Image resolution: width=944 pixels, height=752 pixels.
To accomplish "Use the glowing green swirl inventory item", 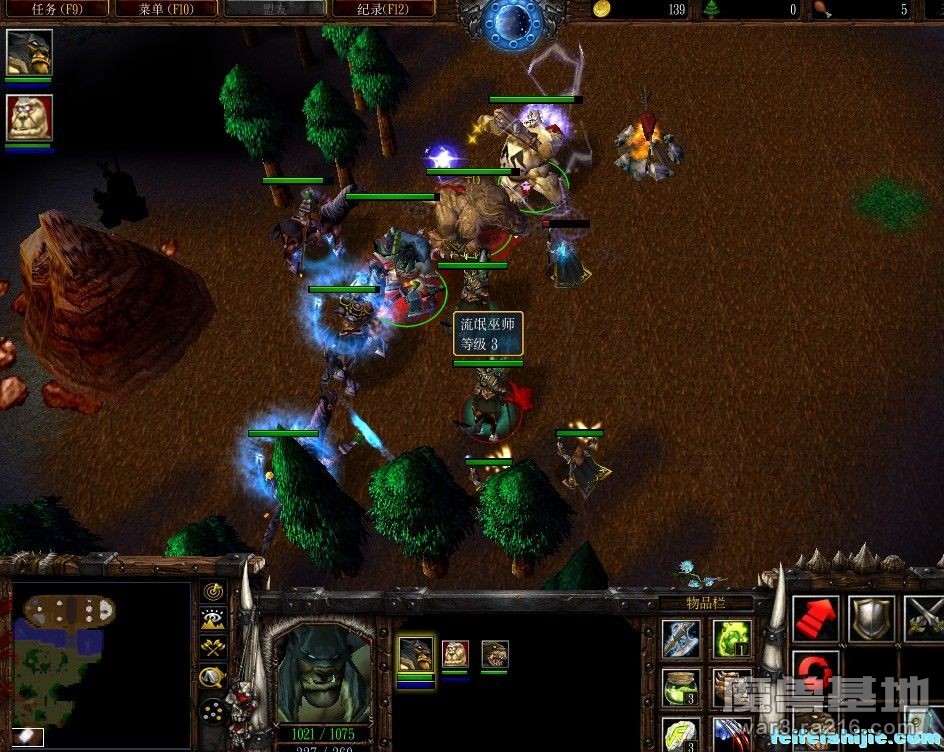I will [731, 638].
